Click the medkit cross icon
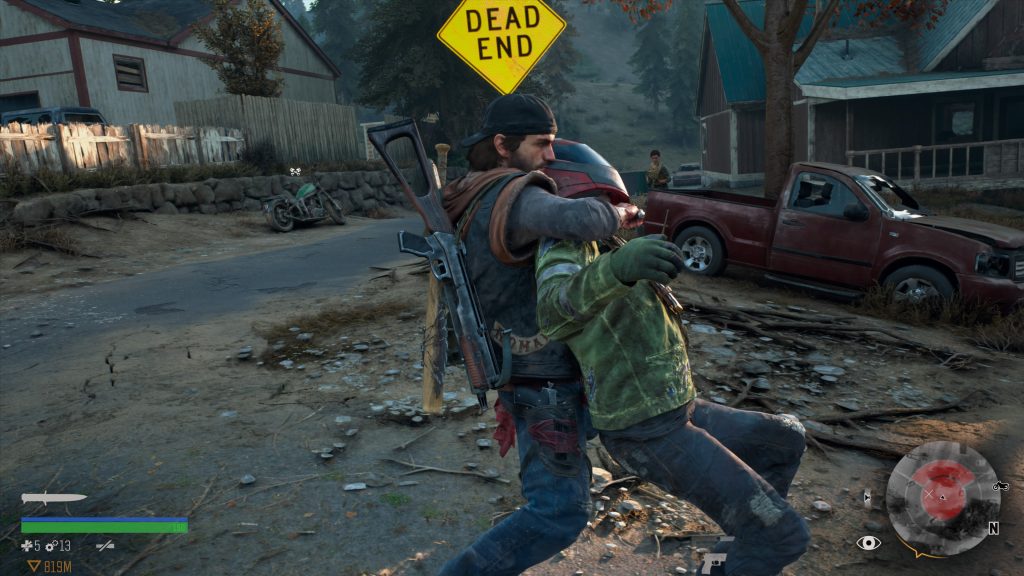The image size is (1024, 576). tap(26, 546)
